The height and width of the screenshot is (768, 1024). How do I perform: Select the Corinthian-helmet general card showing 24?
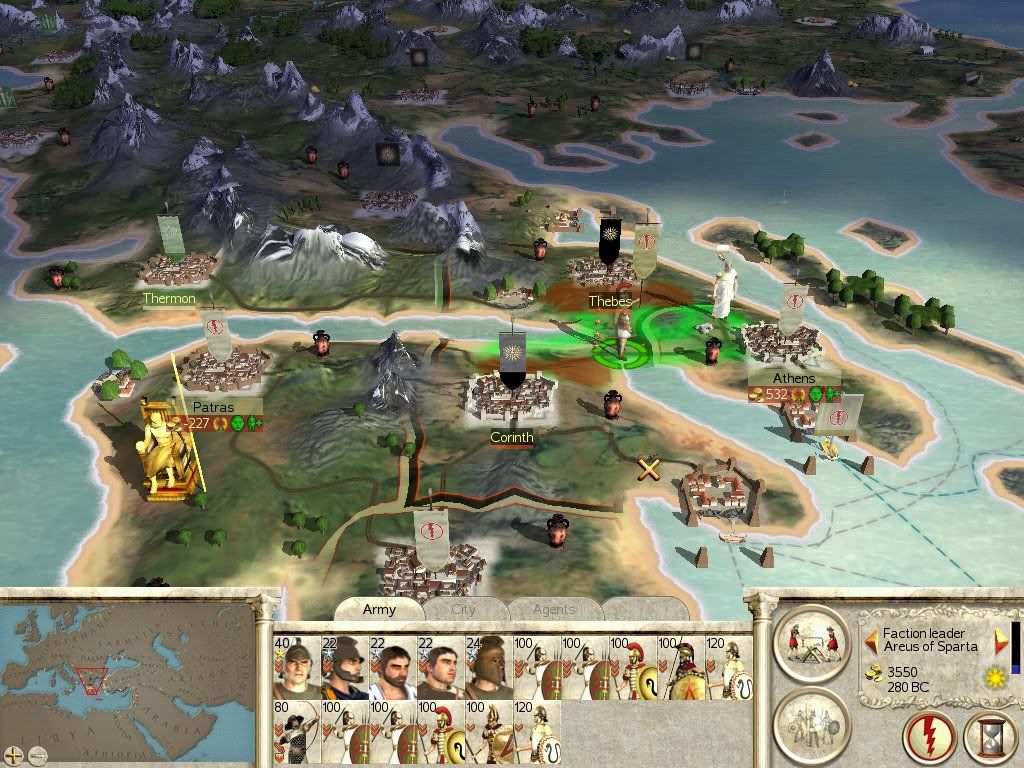pyautogui.click(x=488, y=668)
